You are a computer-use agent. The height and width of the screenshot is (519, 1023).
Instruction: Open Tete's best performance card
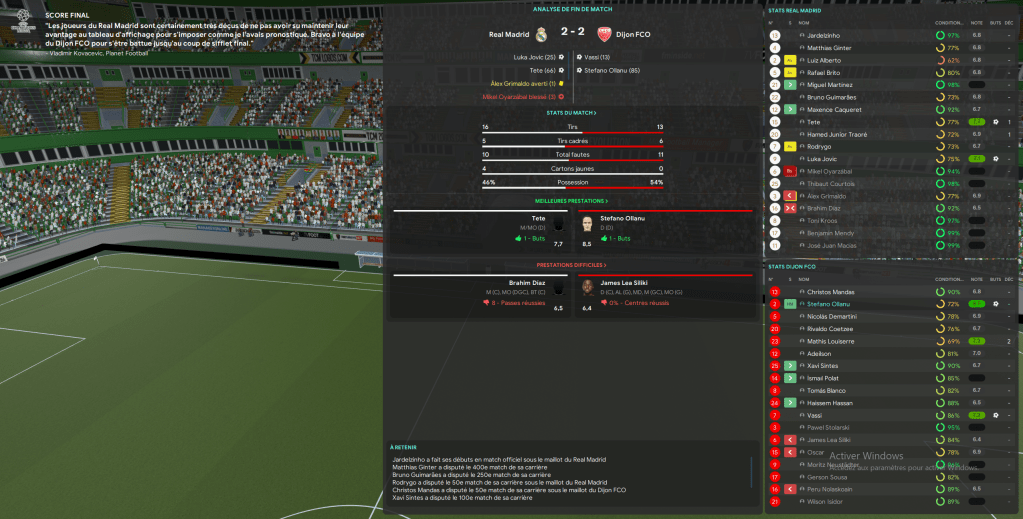point(480,229)
